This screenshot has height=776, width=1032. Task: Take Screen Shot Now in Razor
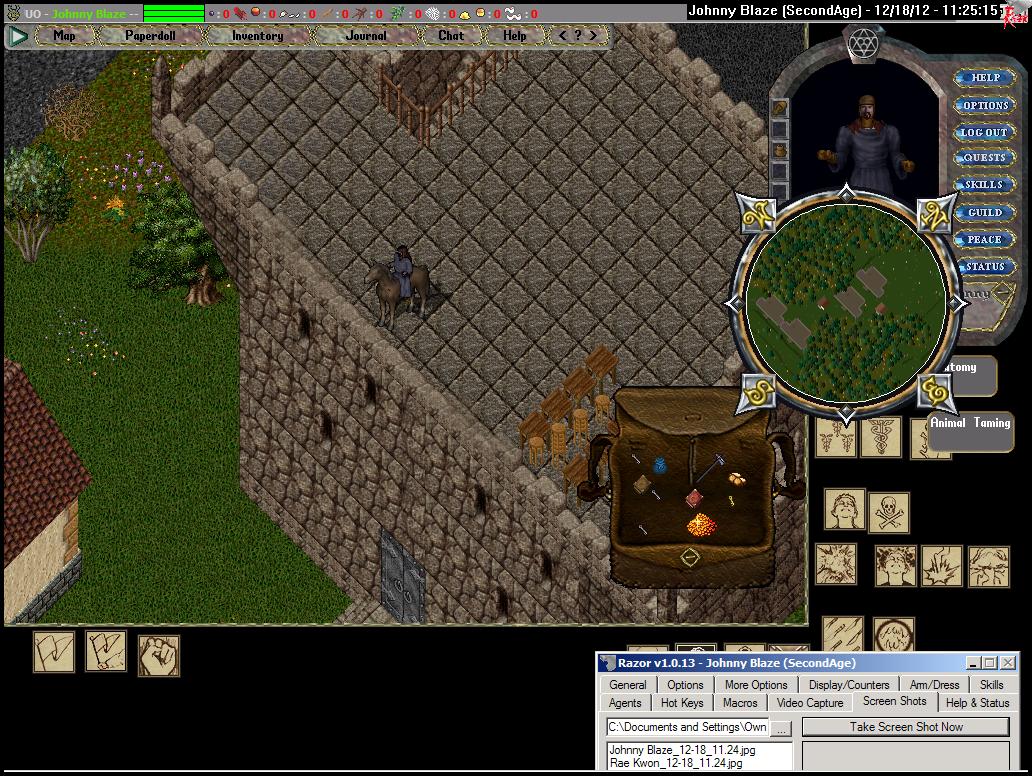[x=906, y=727]
